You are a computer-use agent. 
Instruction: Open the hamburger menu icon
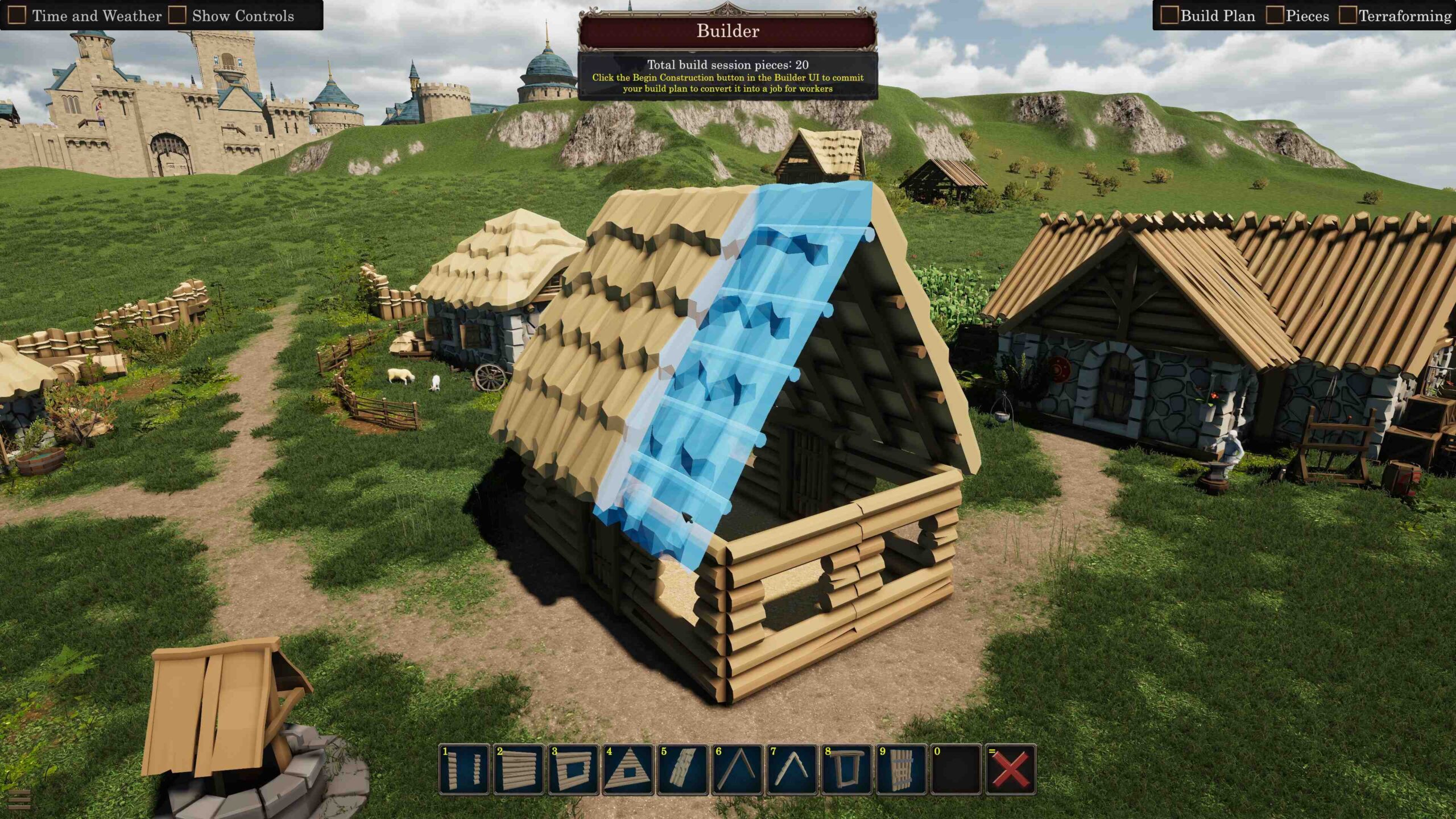tap(19, 799)
